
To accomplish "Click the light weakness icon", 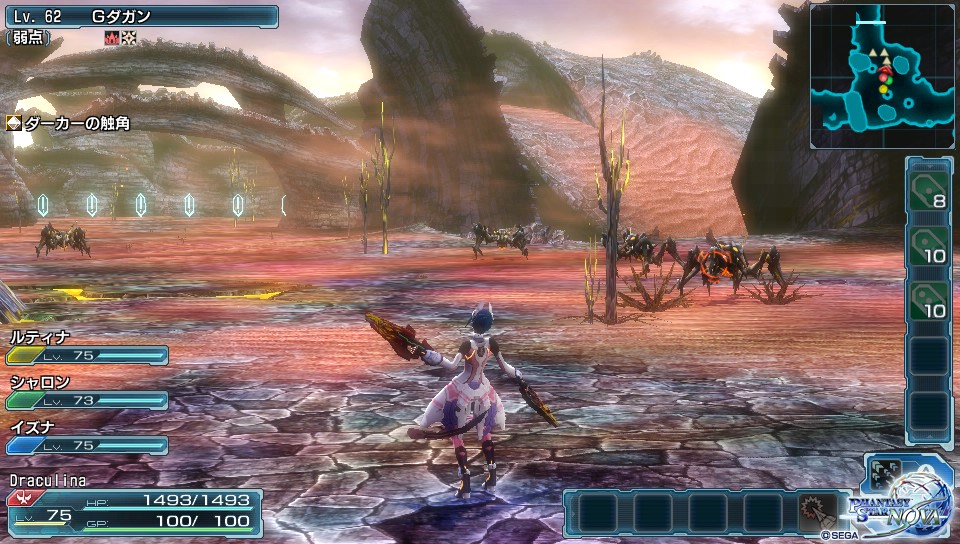I will [x=129, y=38].
